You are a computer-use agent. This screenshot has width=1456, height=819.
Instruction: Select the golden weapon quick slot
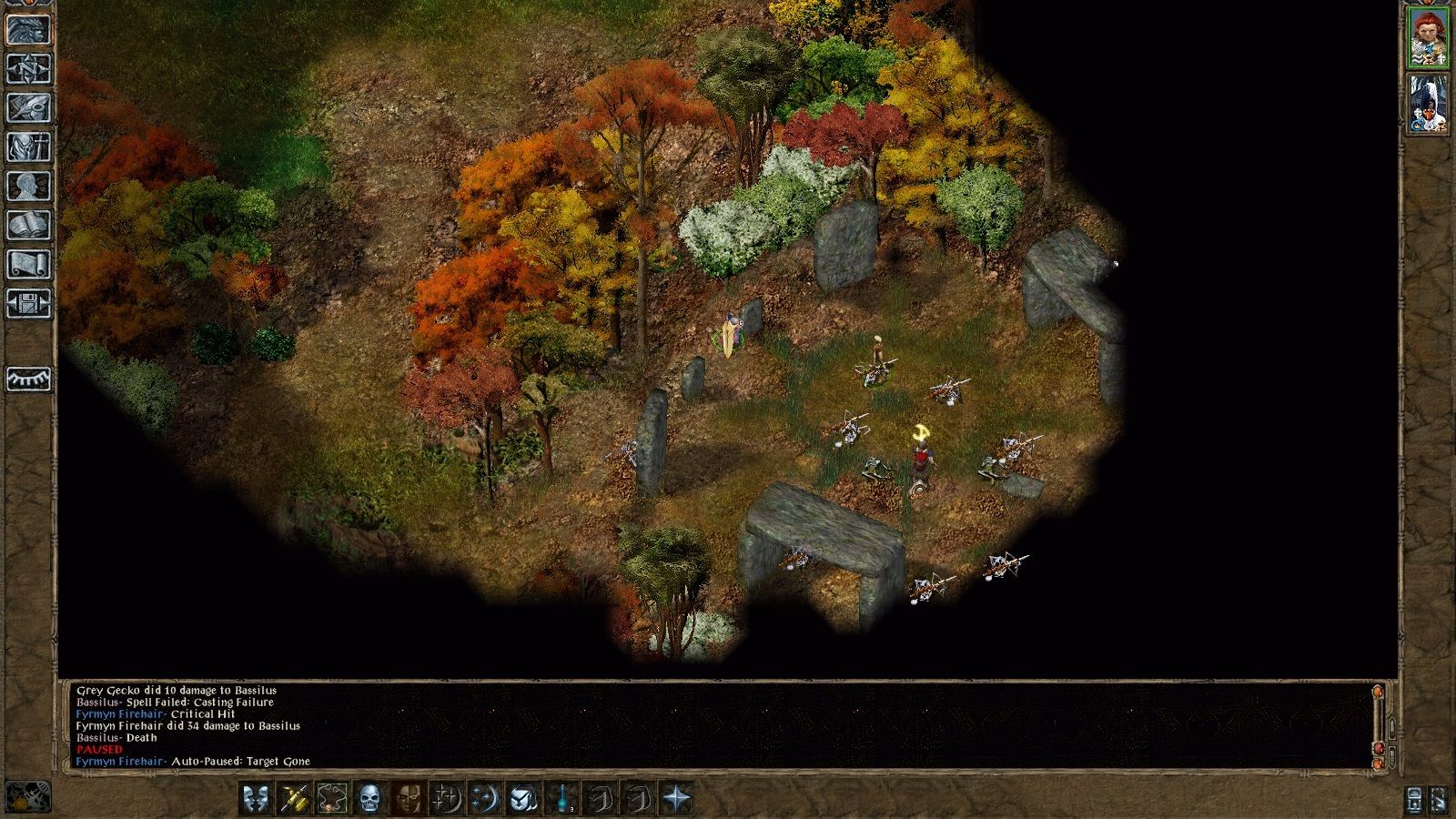coord(293,799)
